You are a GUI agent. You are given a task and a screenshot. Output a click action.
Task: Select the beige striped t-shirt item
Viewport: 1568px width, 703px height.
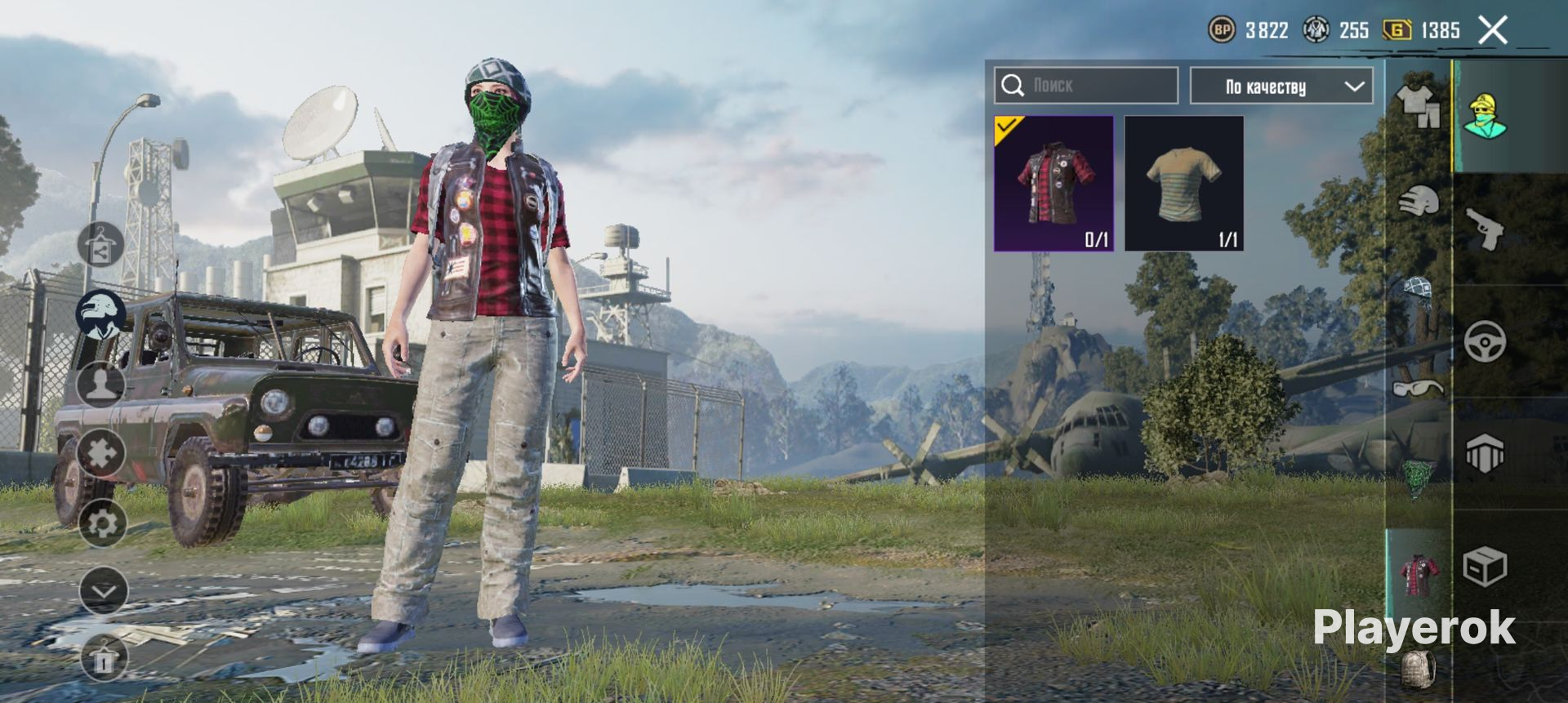[1183, 183]
